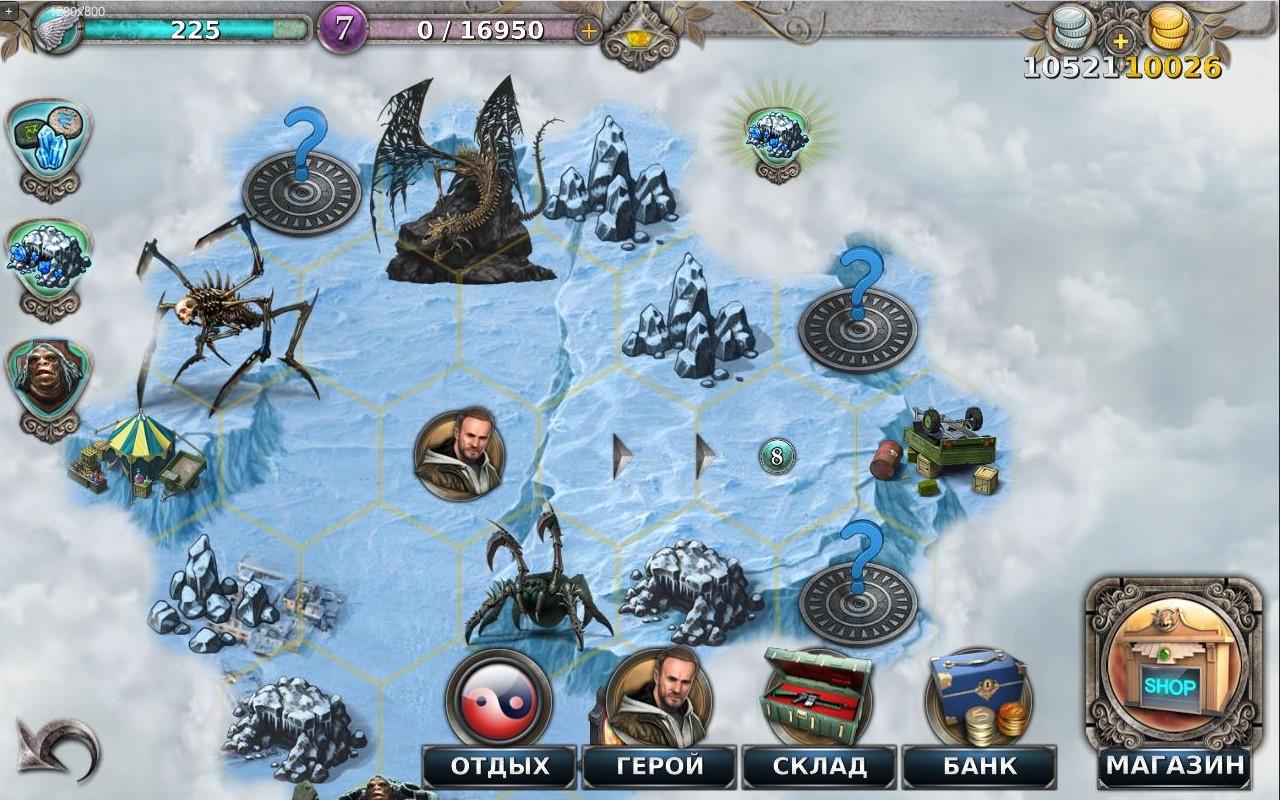1280x800 pixels.
Task: Select the hero portrait token on map
Action: pos(459,453)
